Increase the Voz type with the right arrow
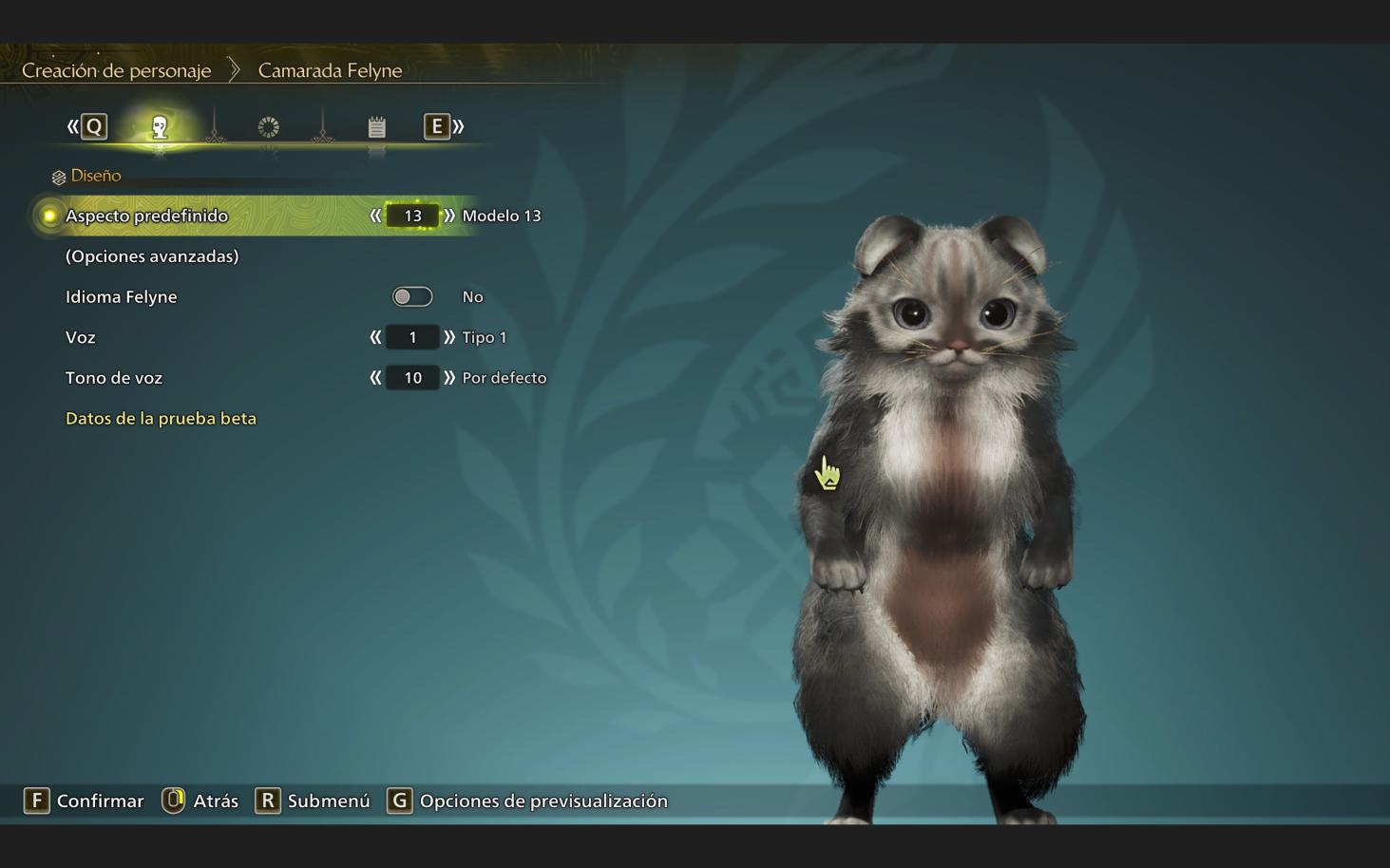1390x868 pixels. point(449,337)
